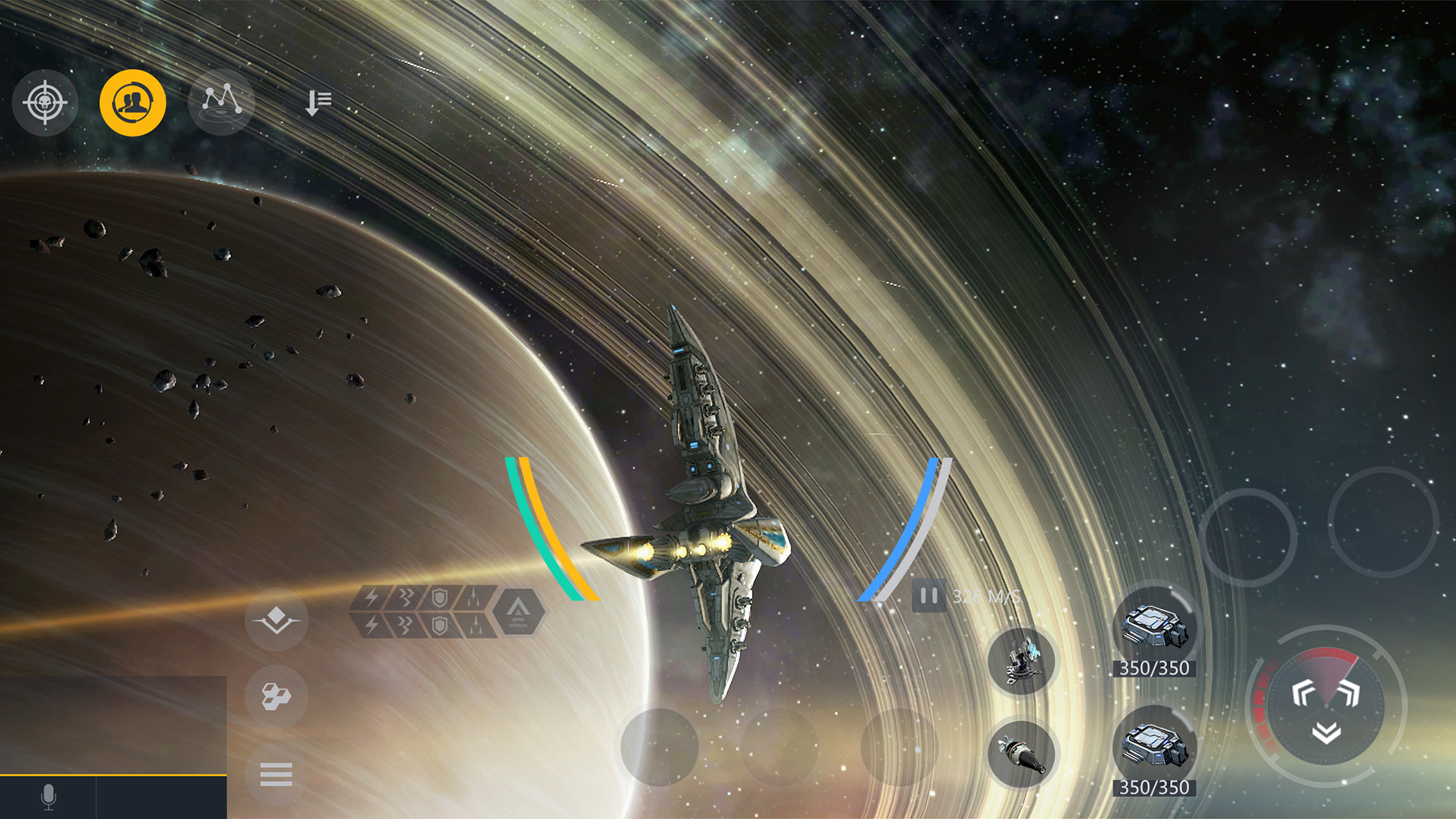1456x819 pixels.
Task: Open the sort list dropdown arrow
Action: coord(318,101)
